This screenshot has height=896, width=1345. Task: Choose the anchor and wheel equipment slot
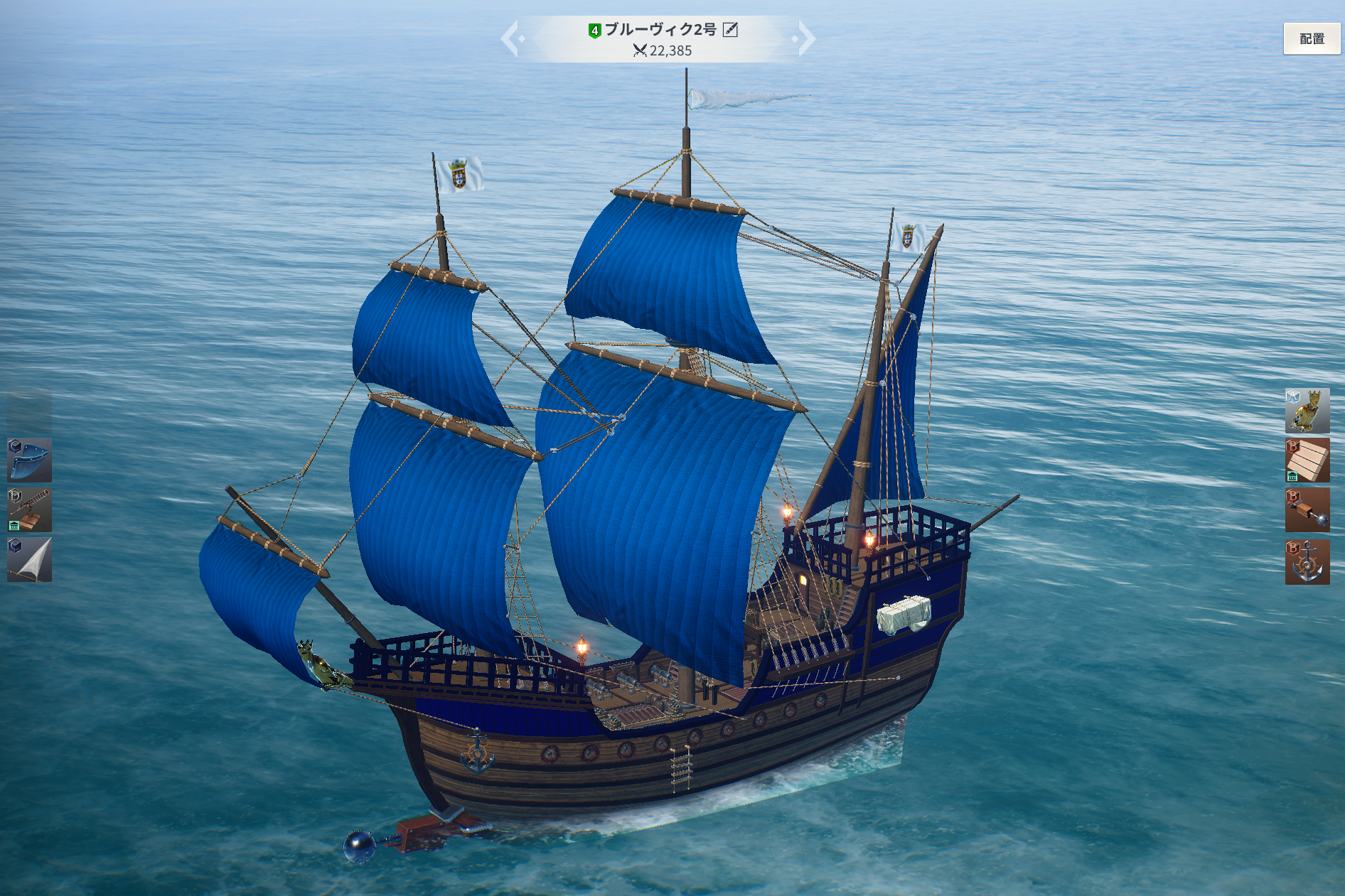click(x=1307, y=561)
